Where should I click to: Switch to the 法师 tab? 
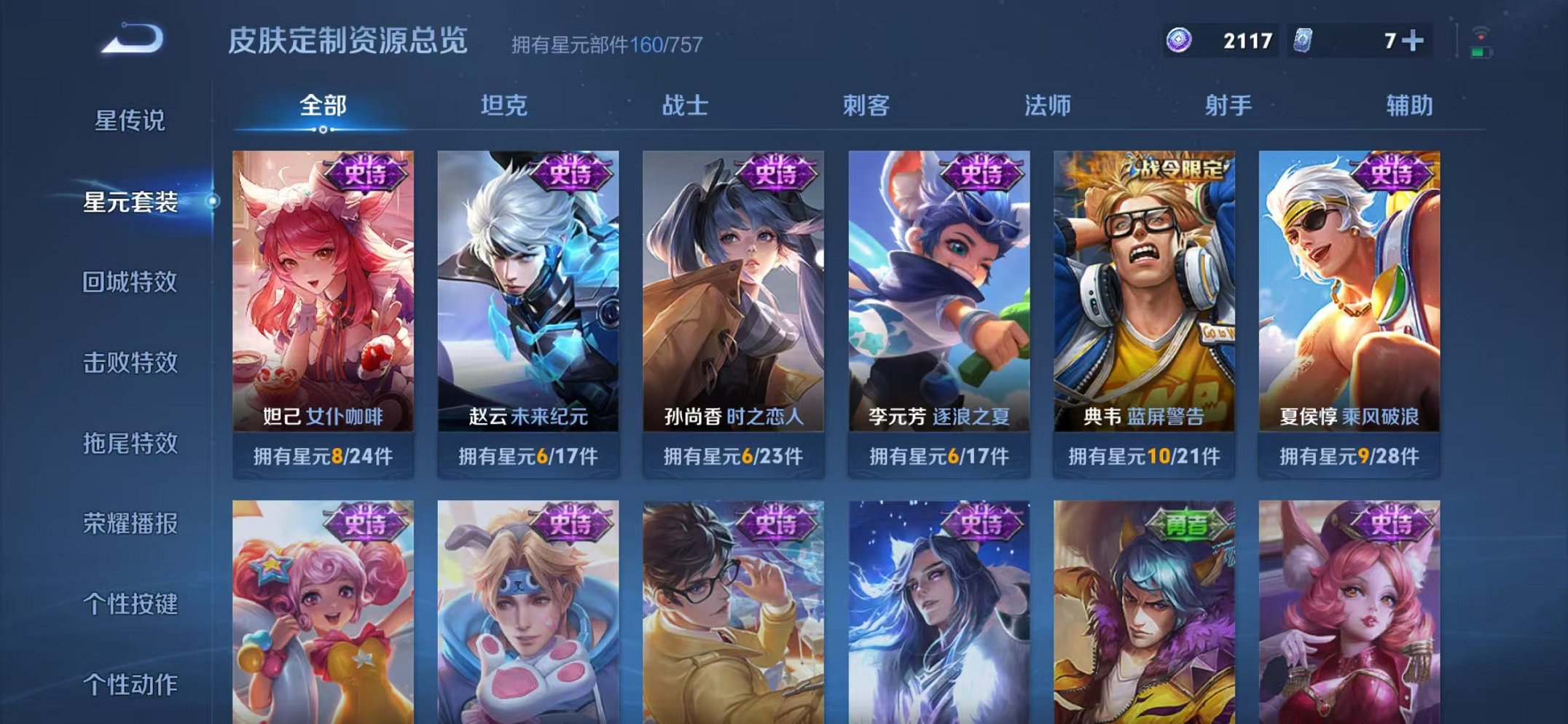(x=1048, y=106)
